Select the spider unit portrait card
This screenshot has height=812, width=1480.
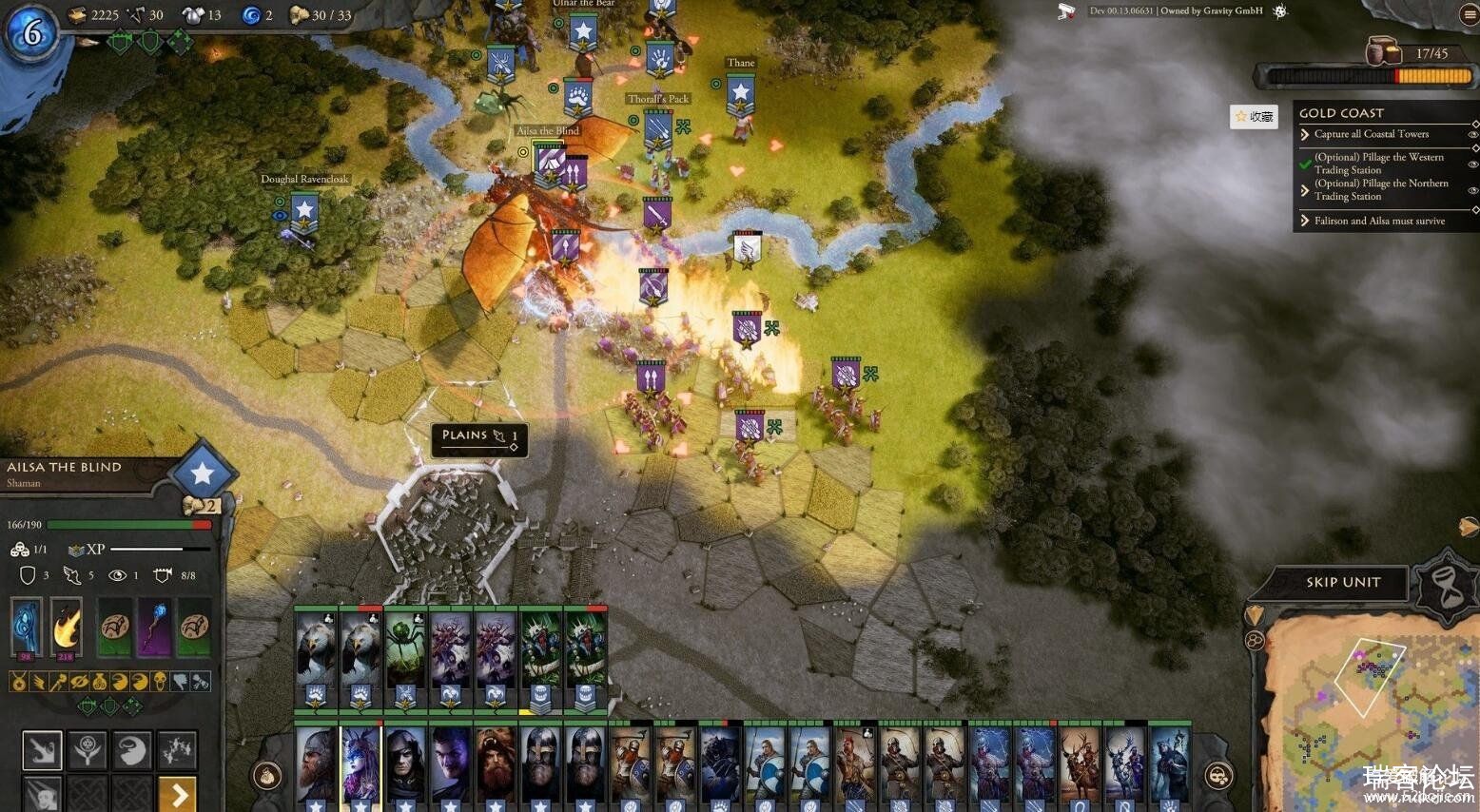[405, 656]
